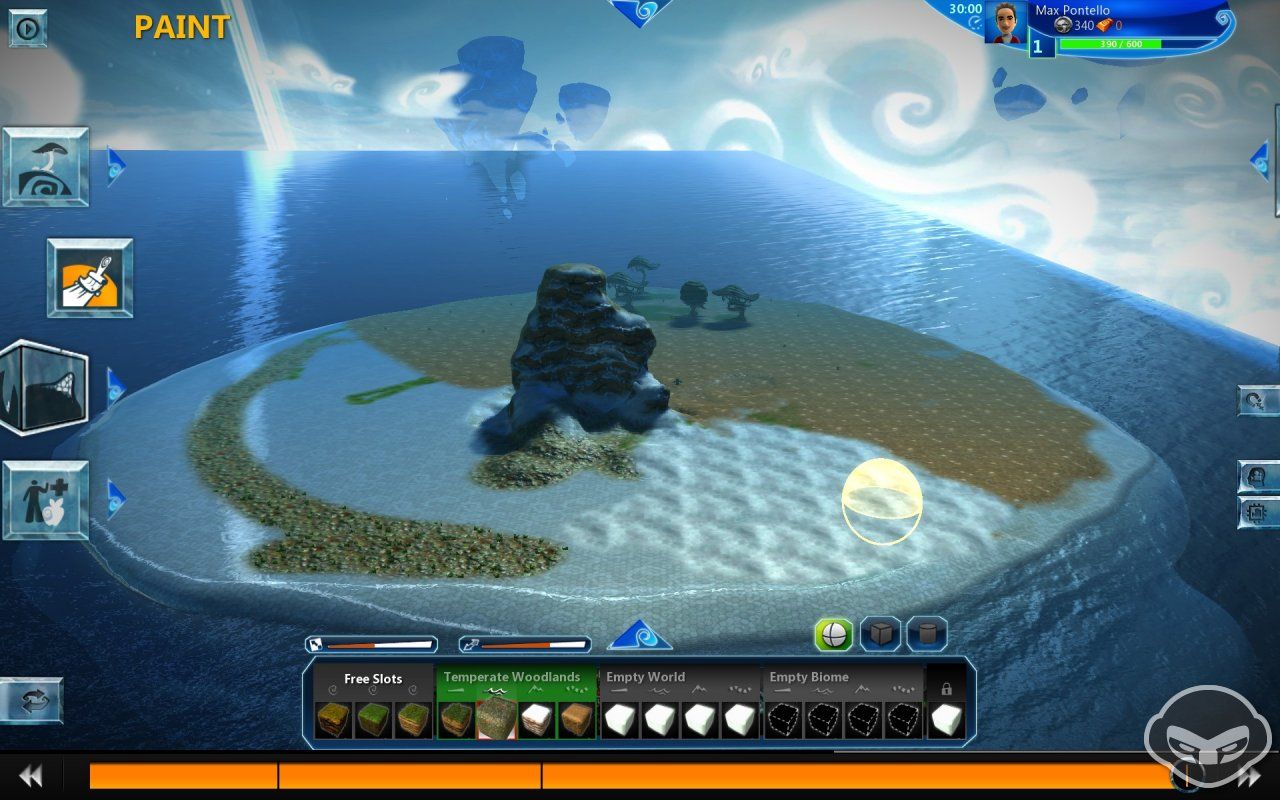The image size is (1280, 800).
Task: Click the green sphere brush mode icon
Action: 833,634
